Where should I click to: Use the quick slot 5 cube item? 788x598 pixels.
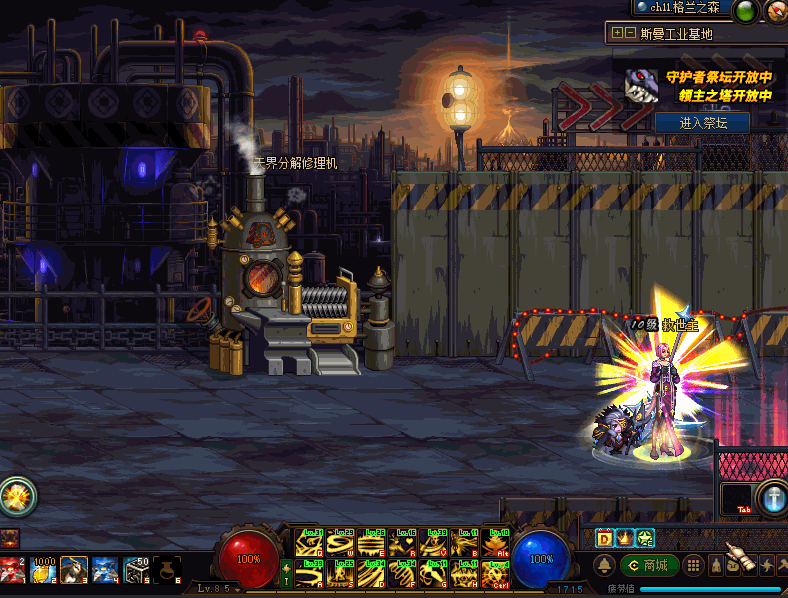[x=136, y=569]
